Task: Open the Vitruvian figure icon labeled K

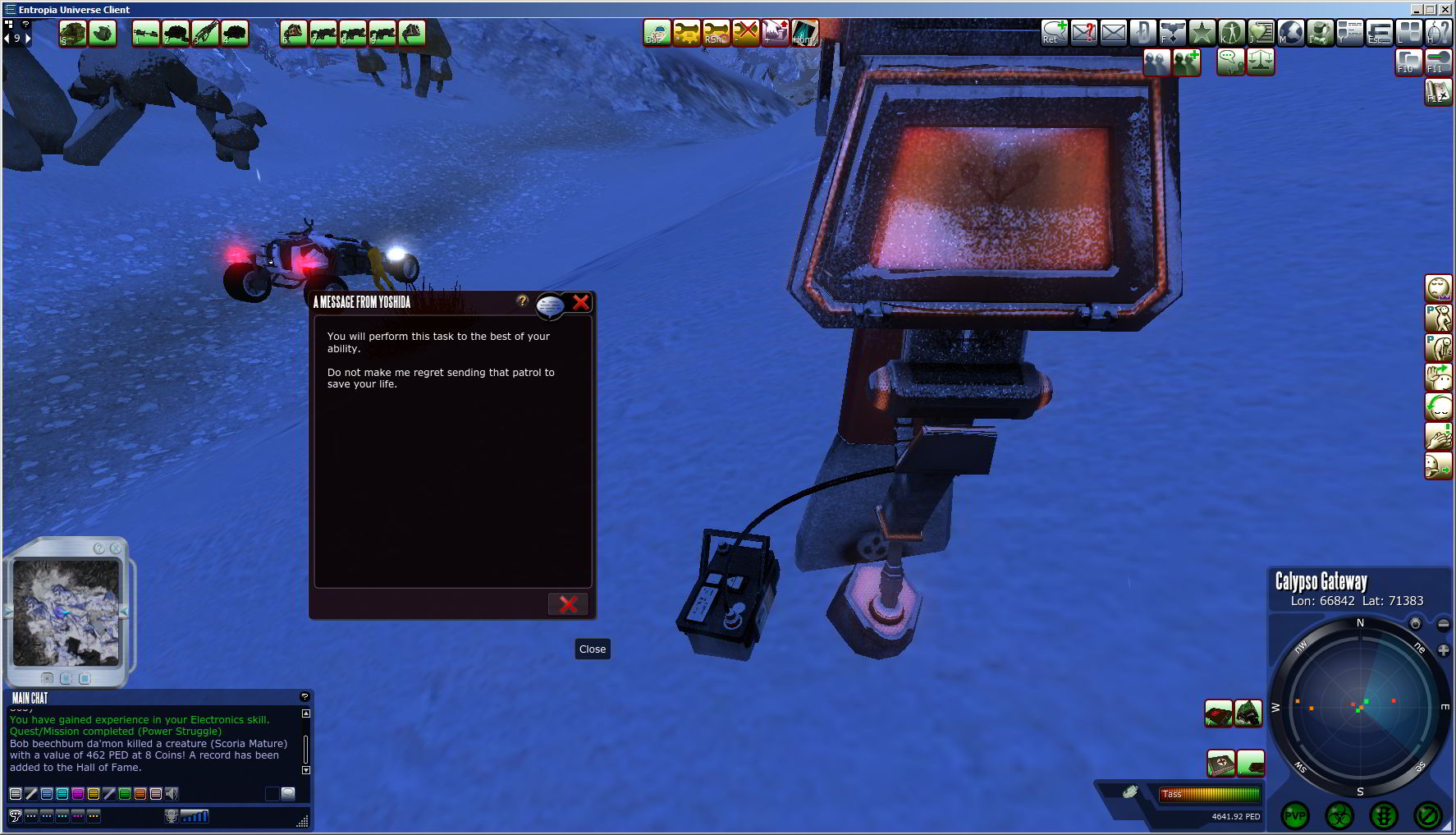Action: [1231, 33]
